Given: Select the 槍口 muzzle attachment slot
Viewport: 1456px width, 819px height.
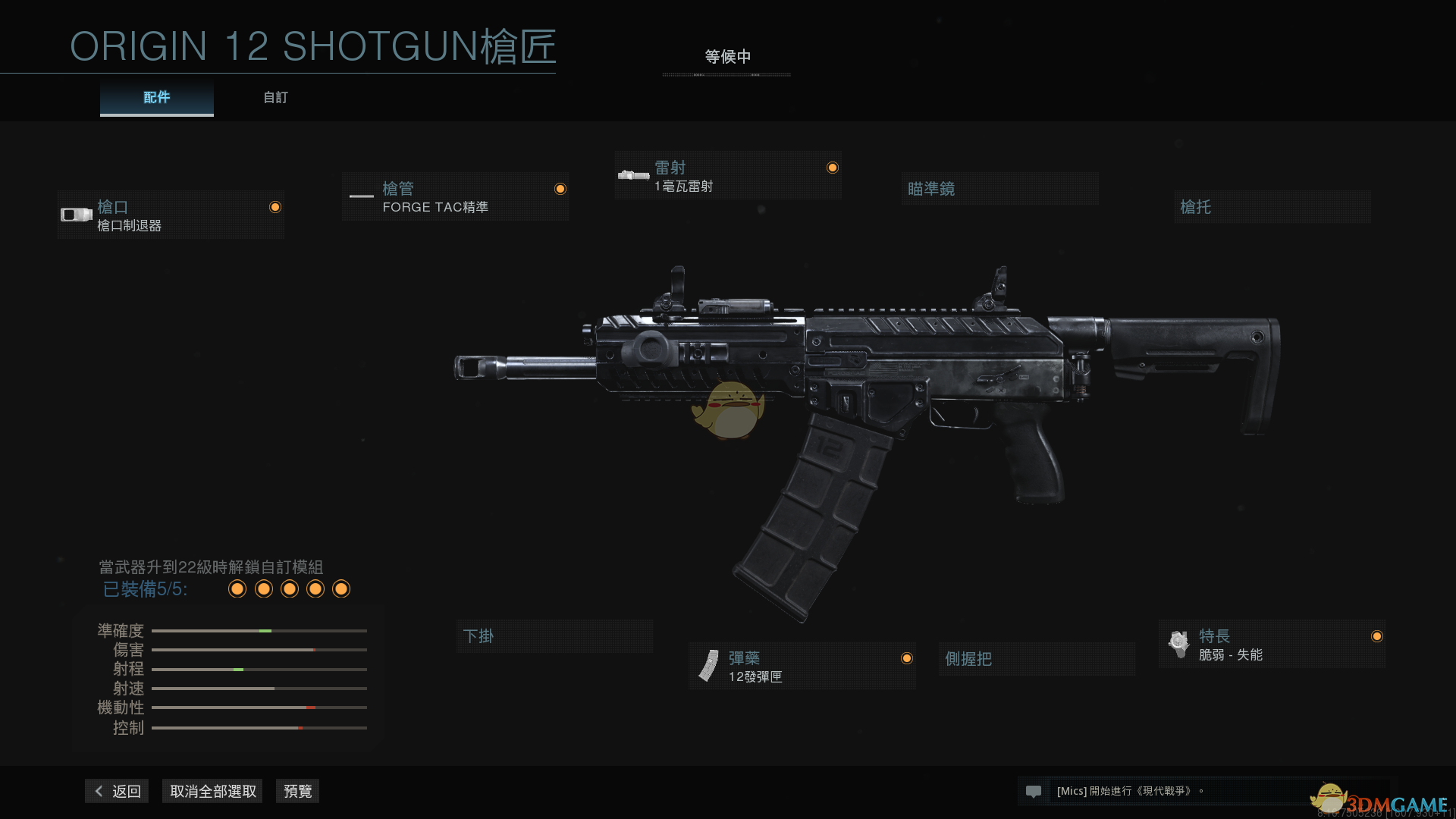Looking at the screenshot, I should [x=171, y=215].
